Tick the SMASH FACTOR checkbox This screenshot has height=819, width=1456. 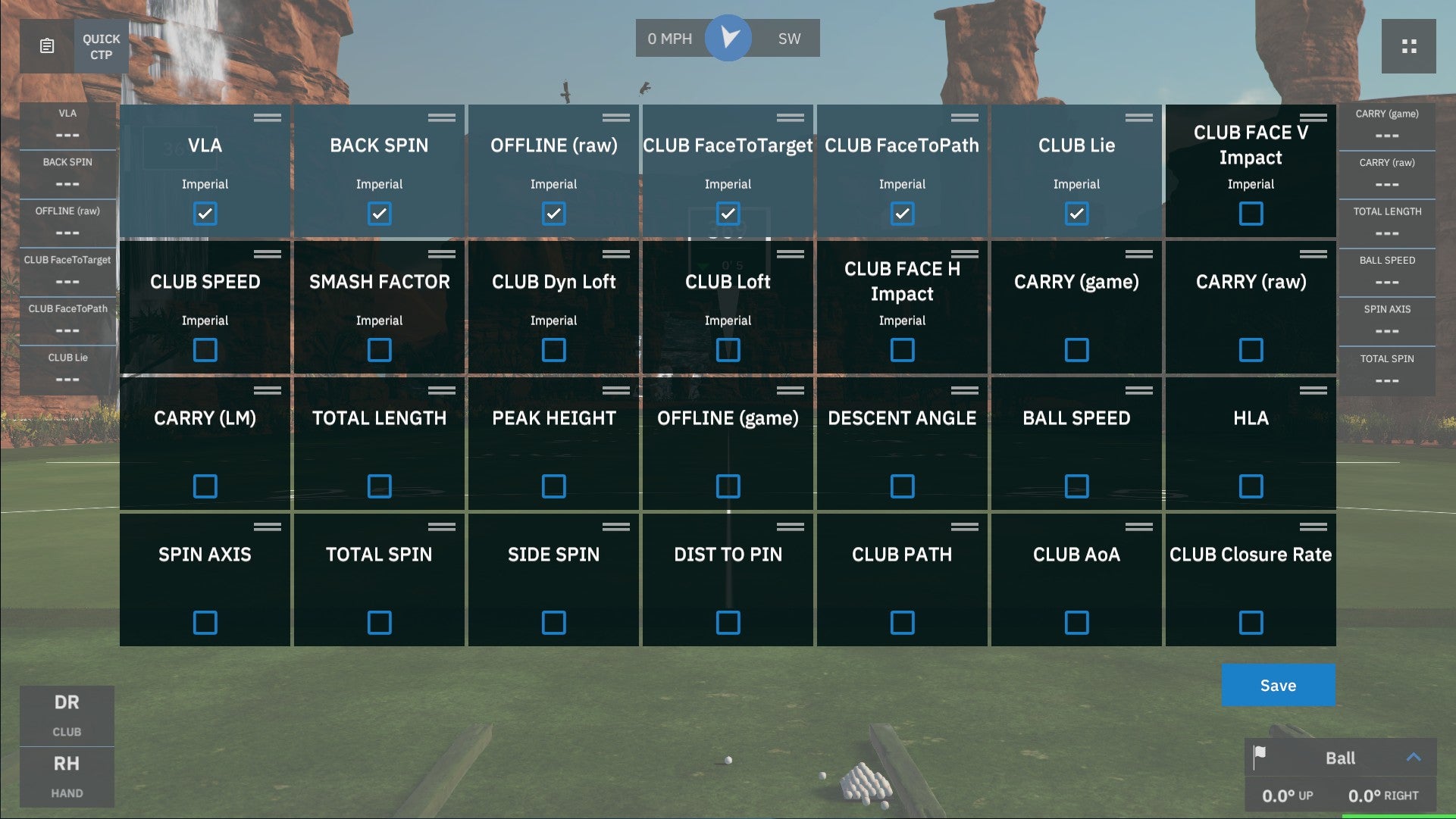point(380,350)
